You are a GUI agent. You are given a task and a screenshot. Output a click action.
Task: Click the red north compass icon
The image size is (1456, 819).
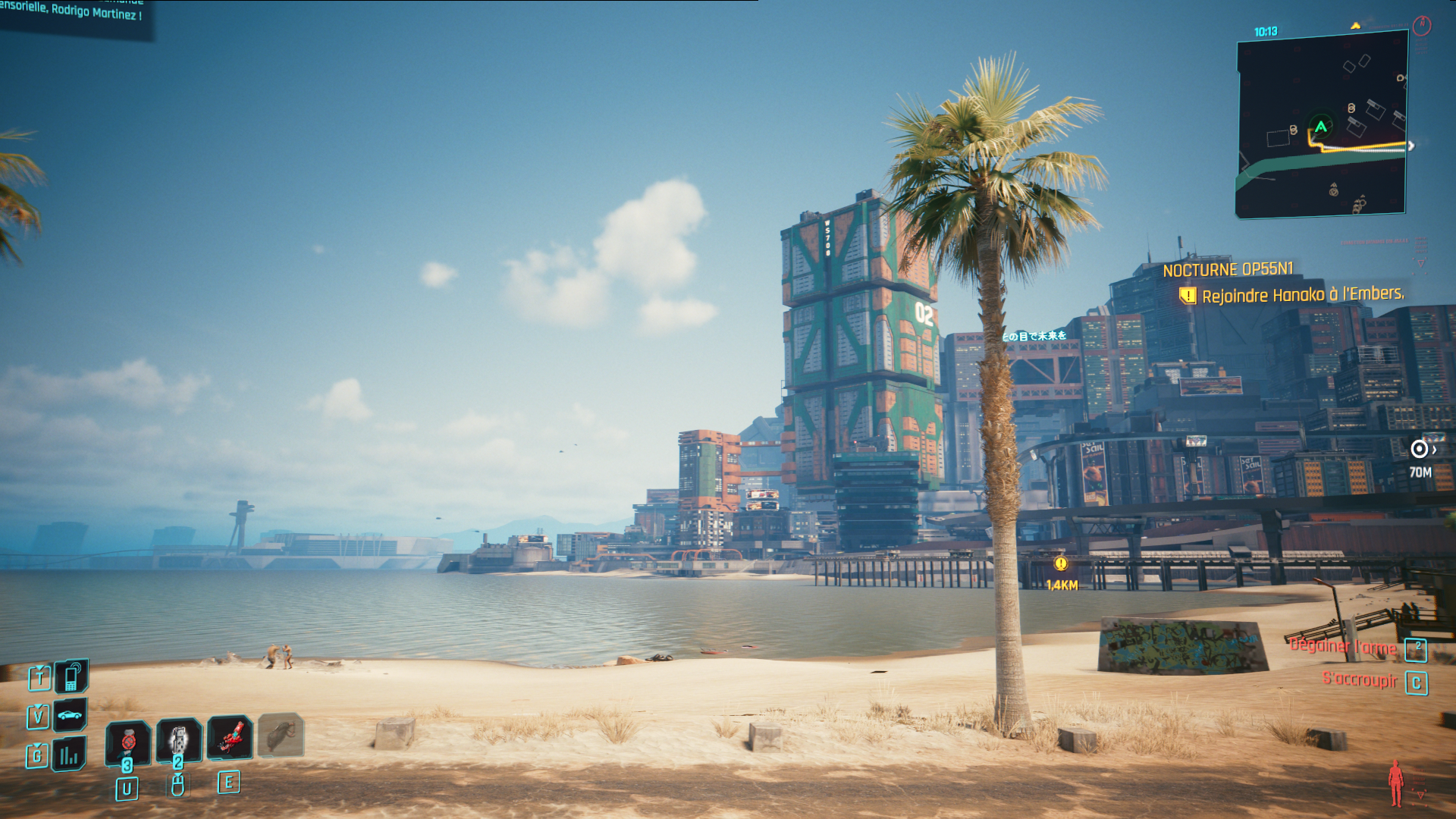[x=1422, y=26]
